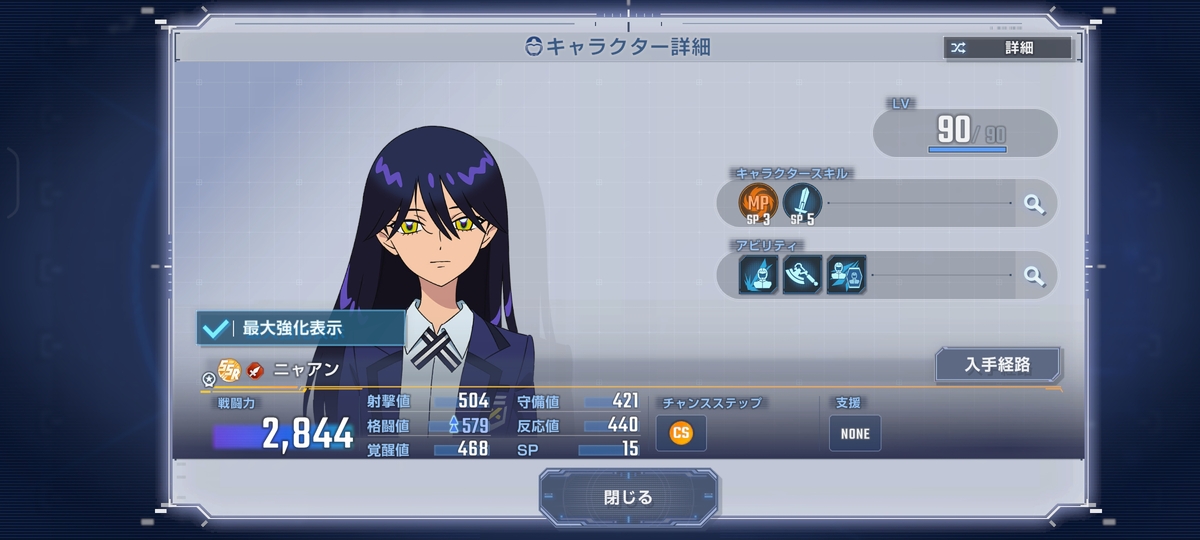The height and width of the screenshot is (540, 1200).
Task: Click the NONE support slot
Action: coord(854,433)
